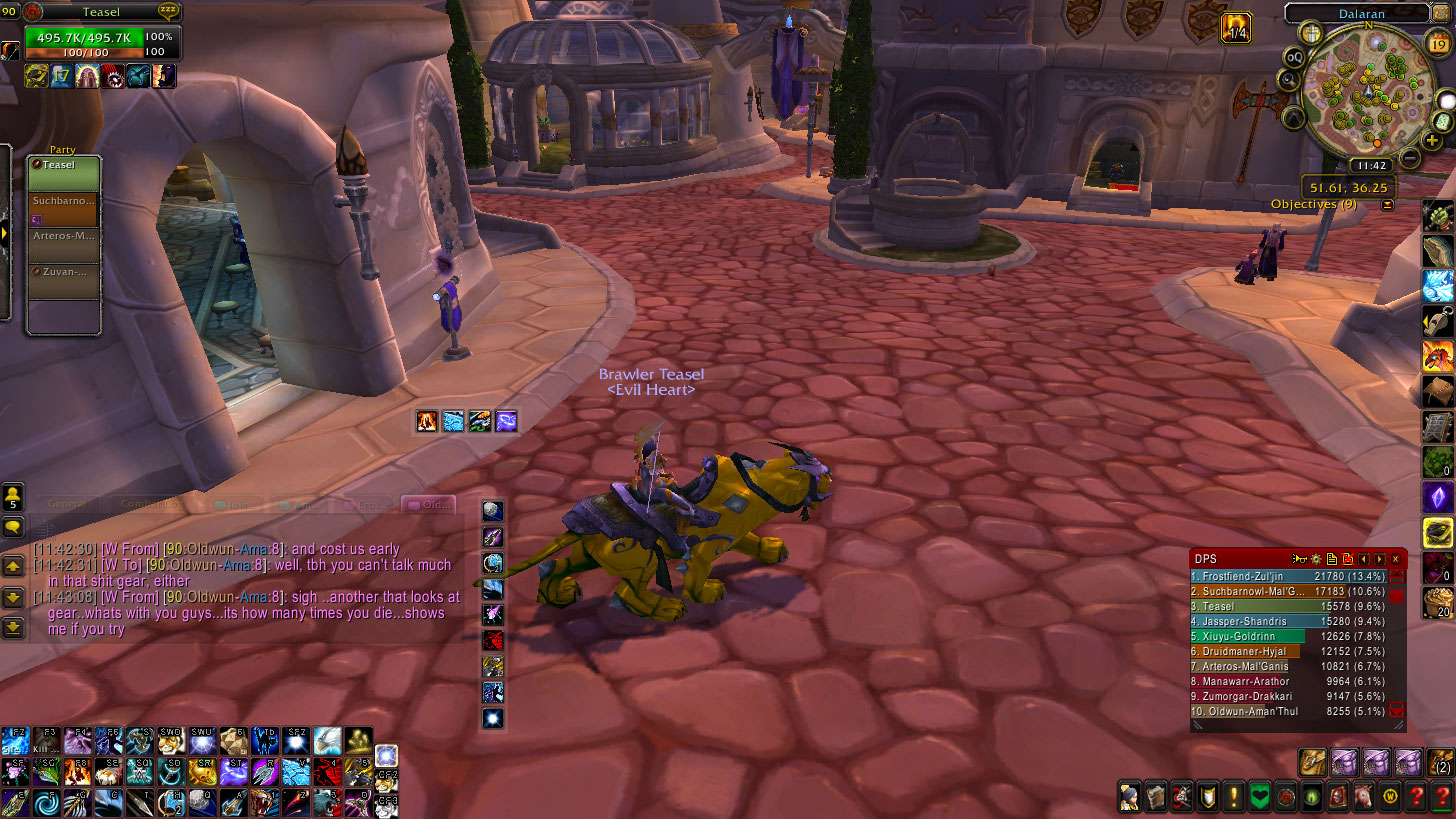This screenshot has height=819, width=1456.
Task: Zoom in the minimap with the plus button
Action: coord(1432,141)
